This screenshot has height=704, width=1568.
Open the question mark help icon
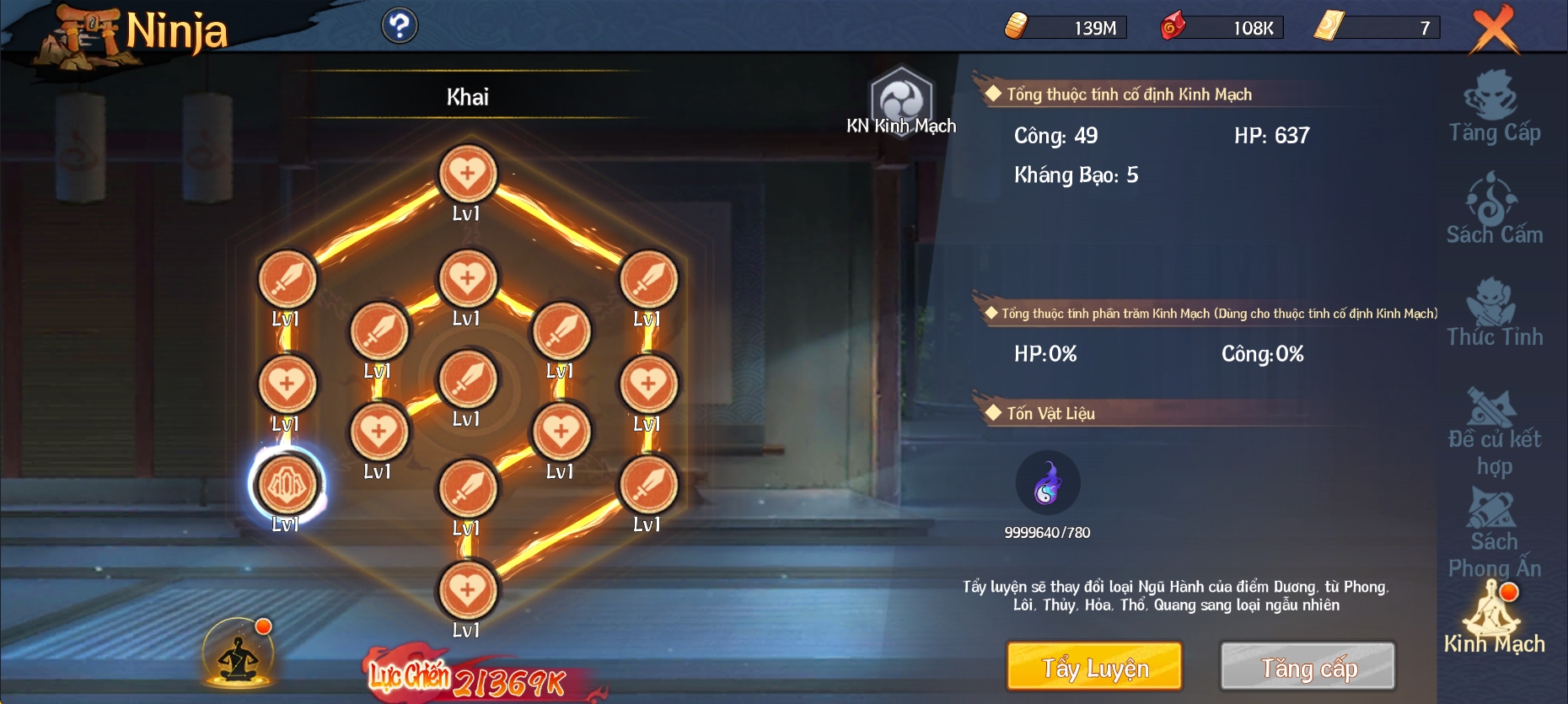point(400,26)
